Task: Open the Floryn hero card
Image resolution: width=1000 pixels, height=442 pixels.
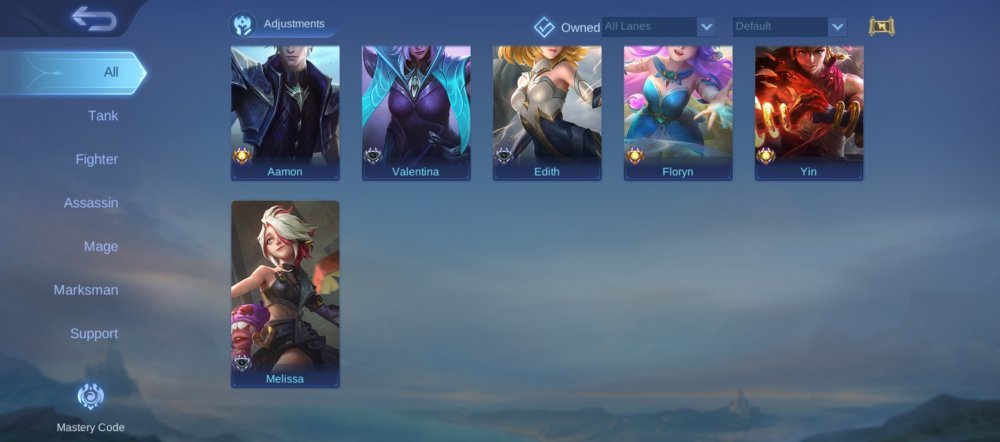Action: (x=678, y=112)
